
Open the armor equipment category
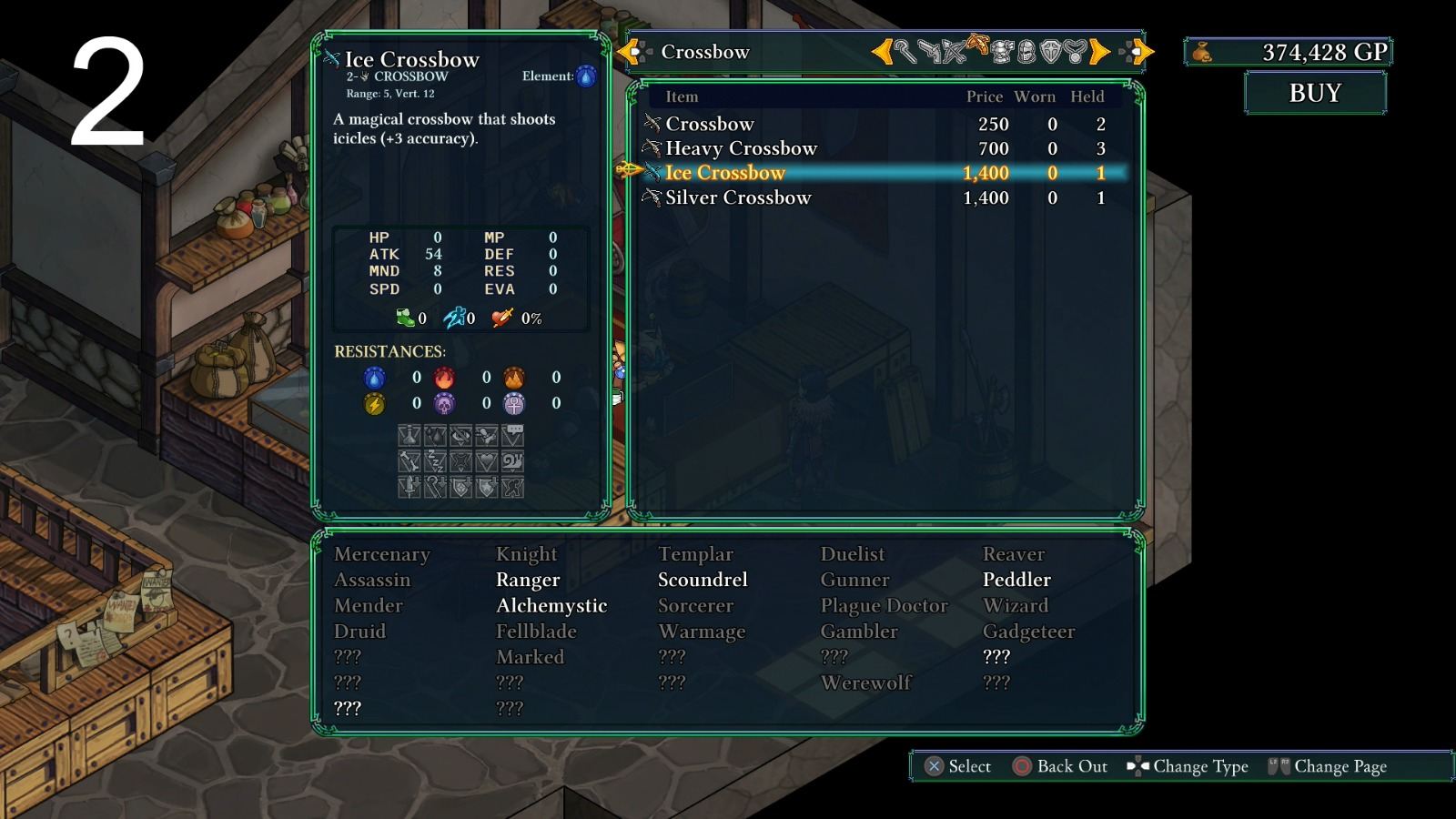click(1001, 52)
